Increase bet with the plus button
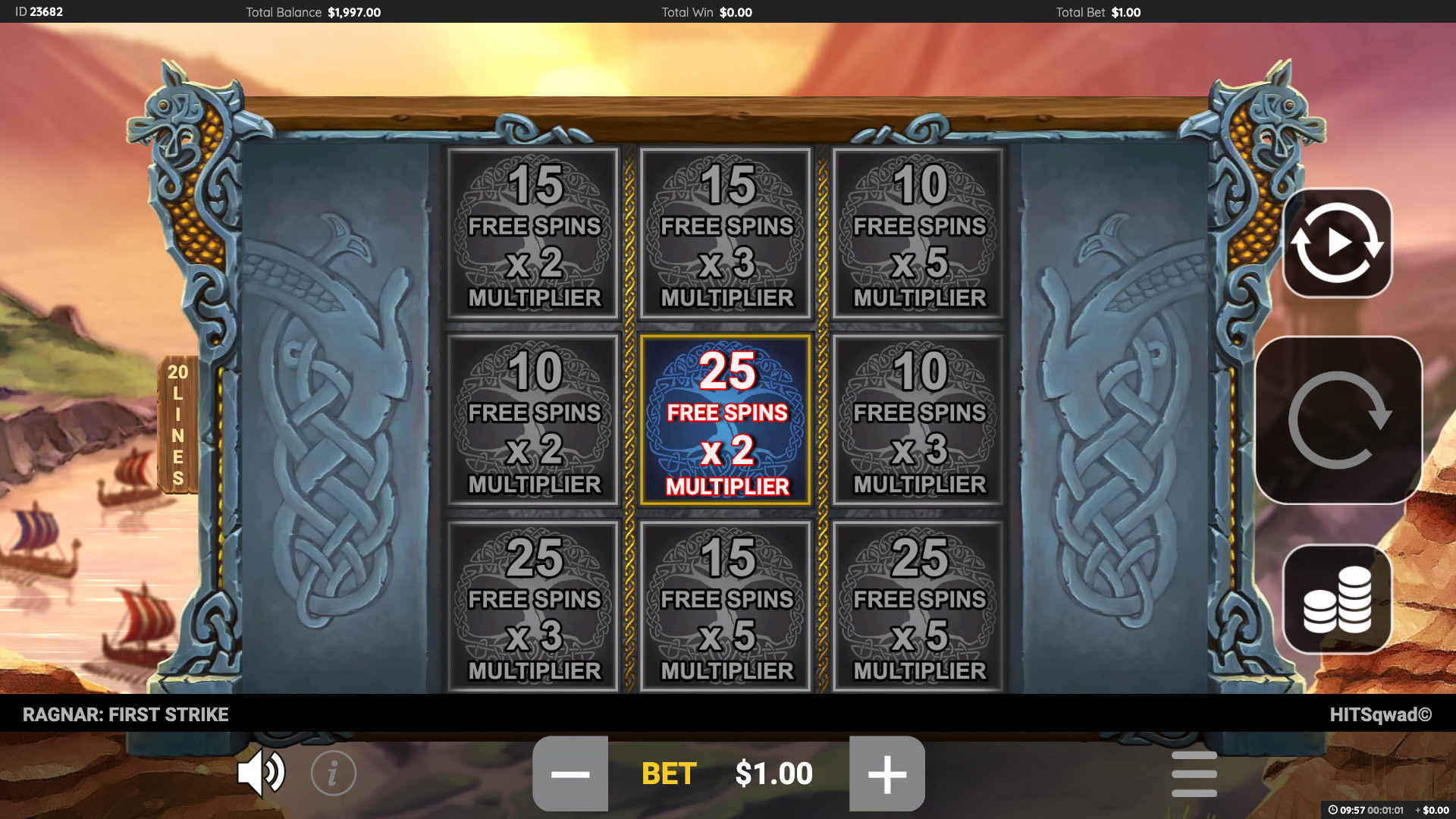The height and width of the screenshot is (819, 1456). [886, 773]
